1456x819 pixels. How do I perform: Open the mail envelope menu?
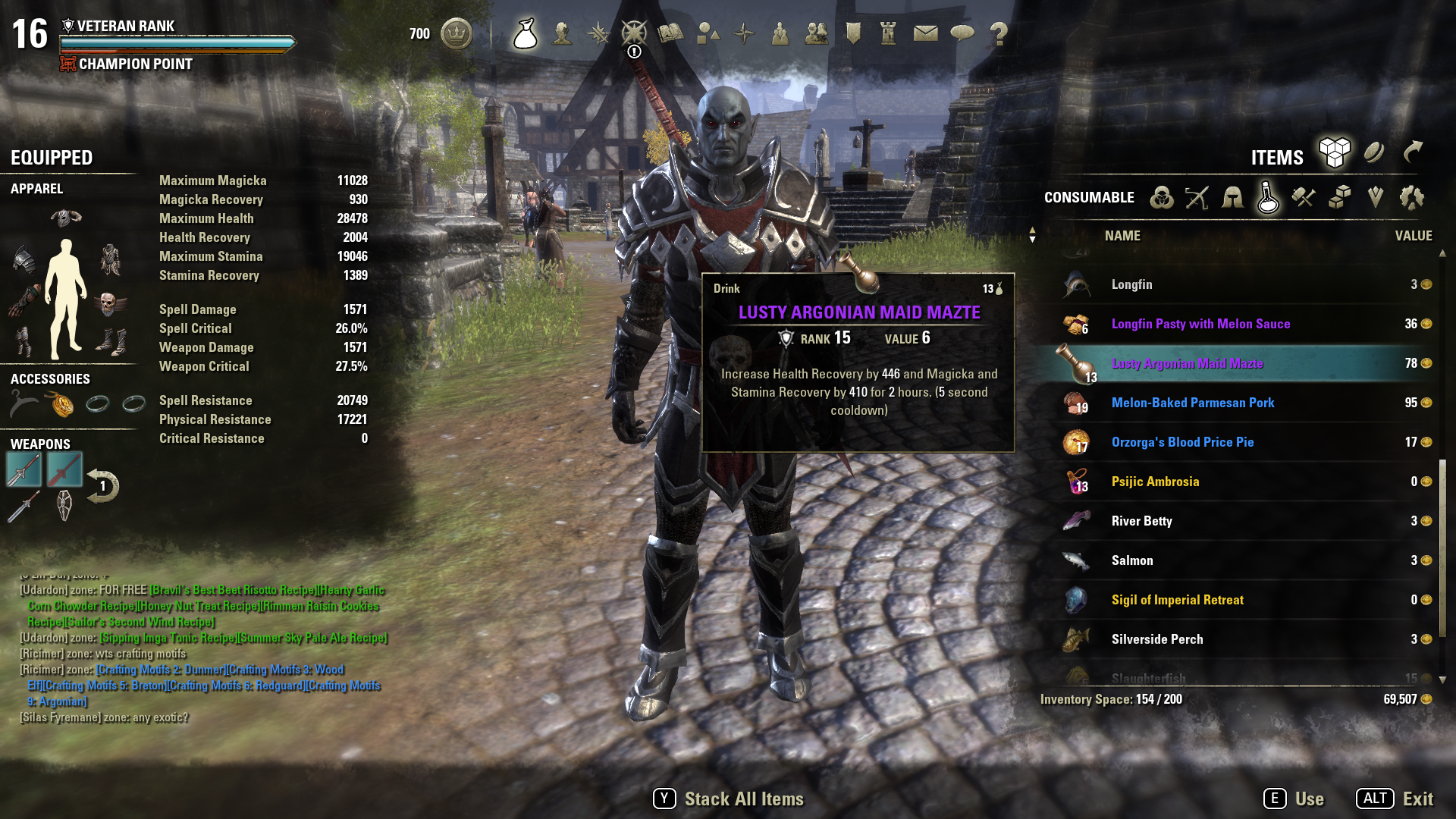[925, 33]
